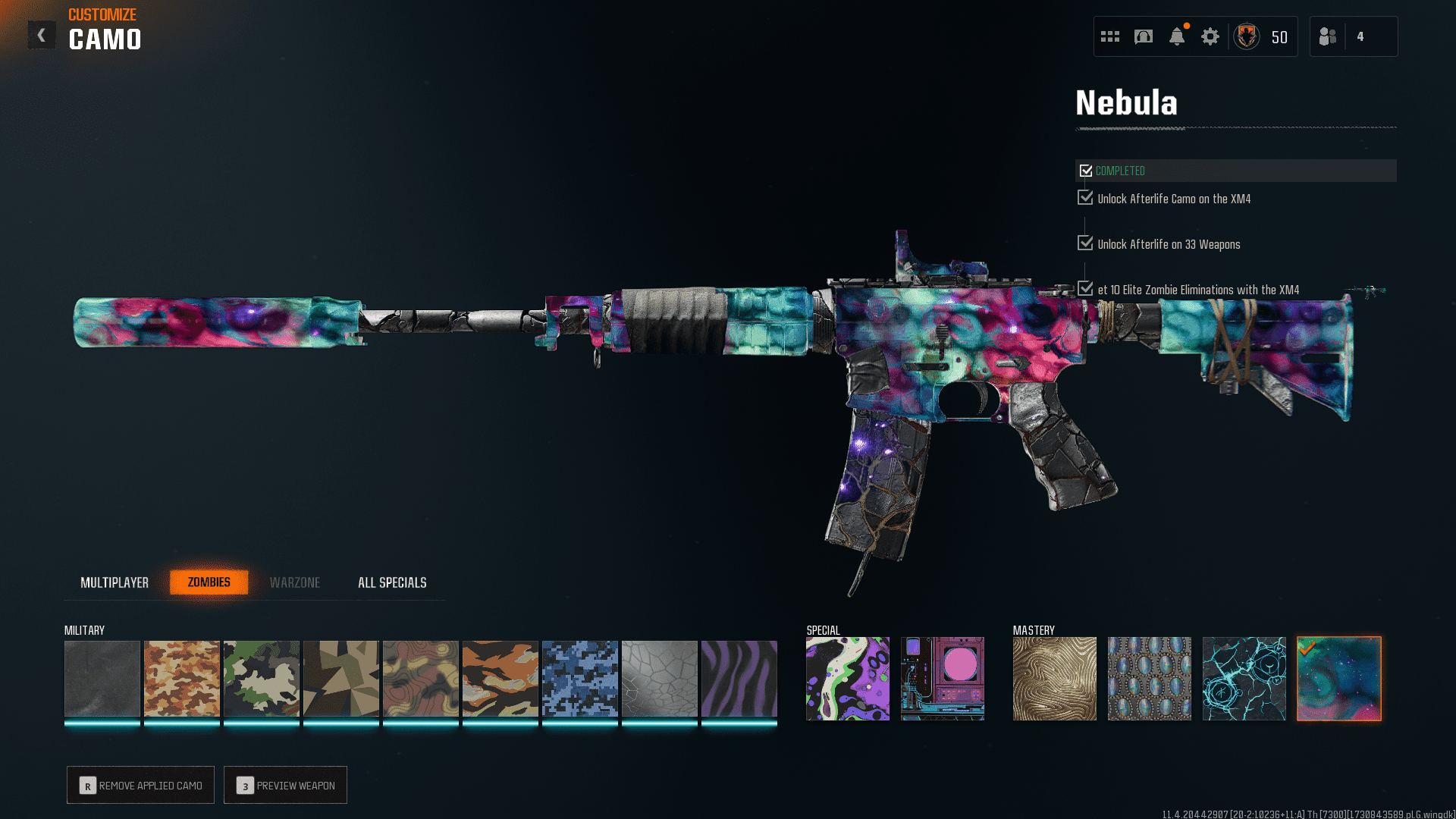Image resolution: width=1456 pixels, height=819 pixels.
Task: Preview the weapon
Action: click(285, 786)
